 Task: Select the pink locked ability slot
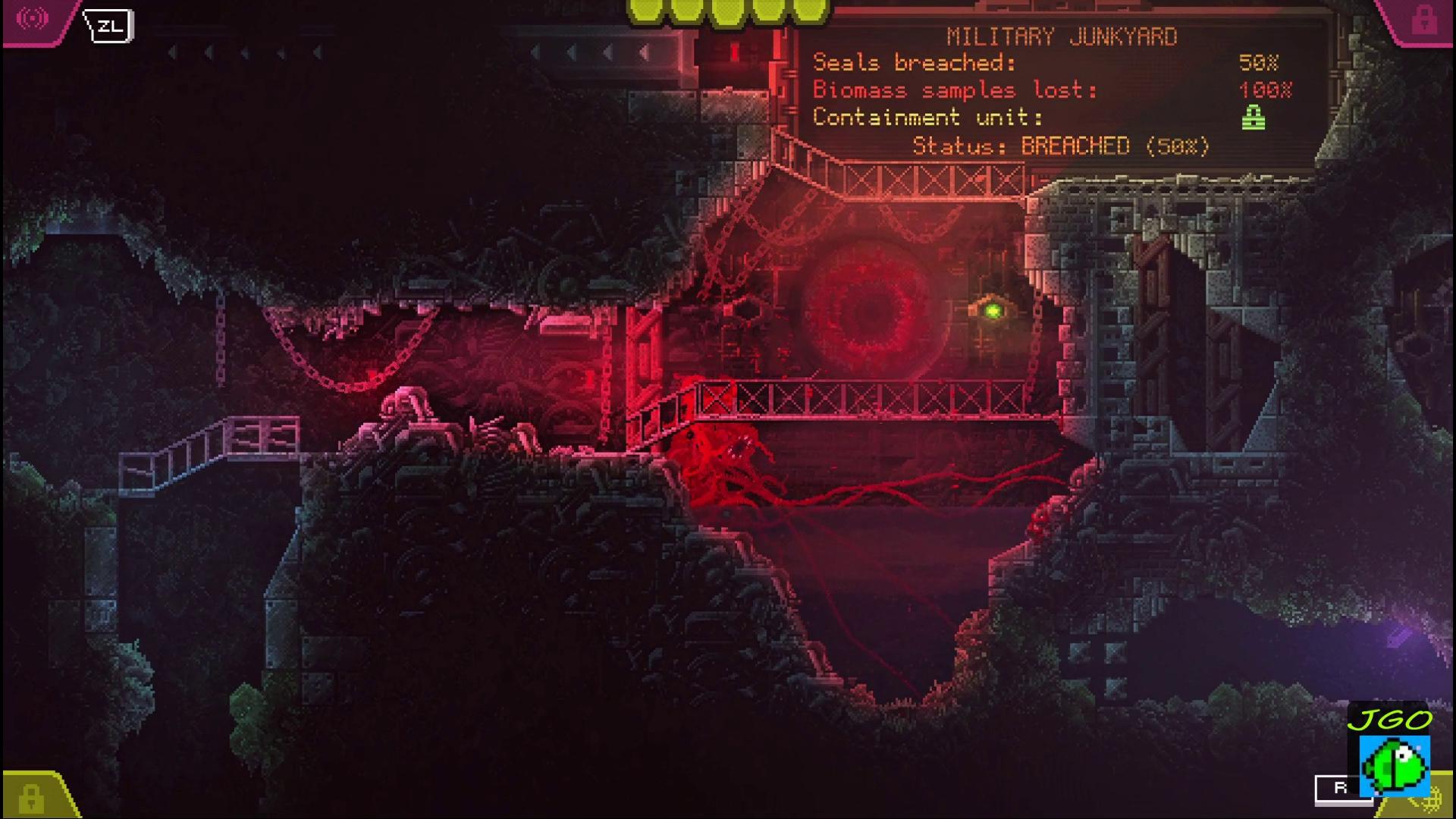(1423, 20)
